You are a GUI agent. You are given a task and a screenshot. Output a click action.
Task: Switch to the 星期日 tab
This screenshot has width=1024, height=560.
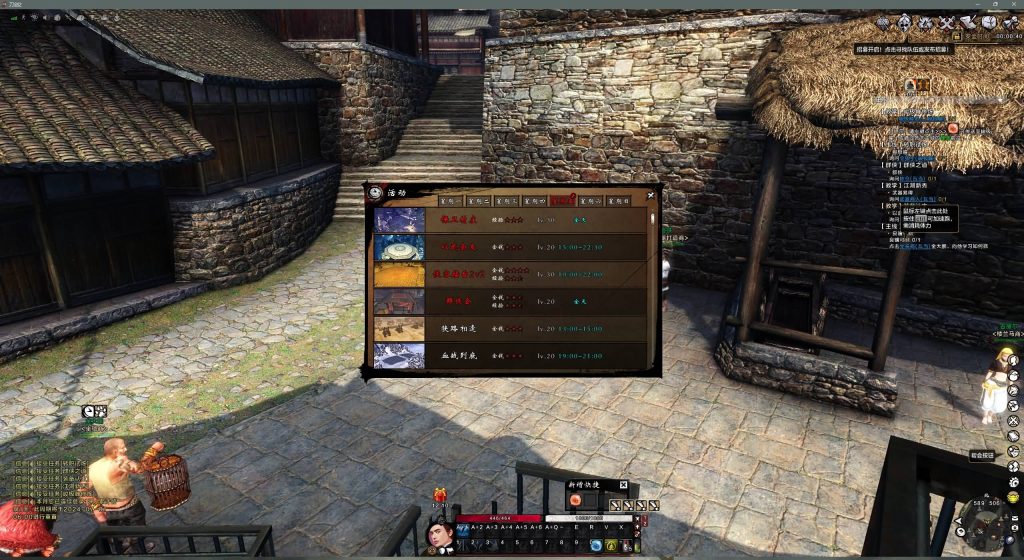[619, 201]
